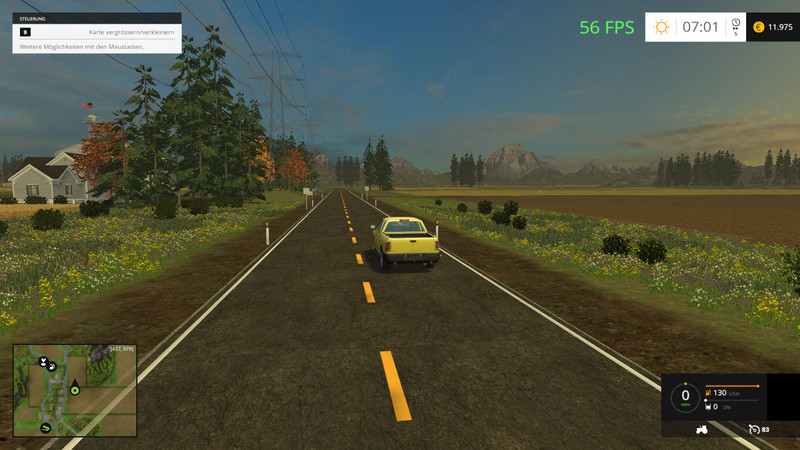
Task: Open the minimap in the corner
Action: (x=75, y=390)
